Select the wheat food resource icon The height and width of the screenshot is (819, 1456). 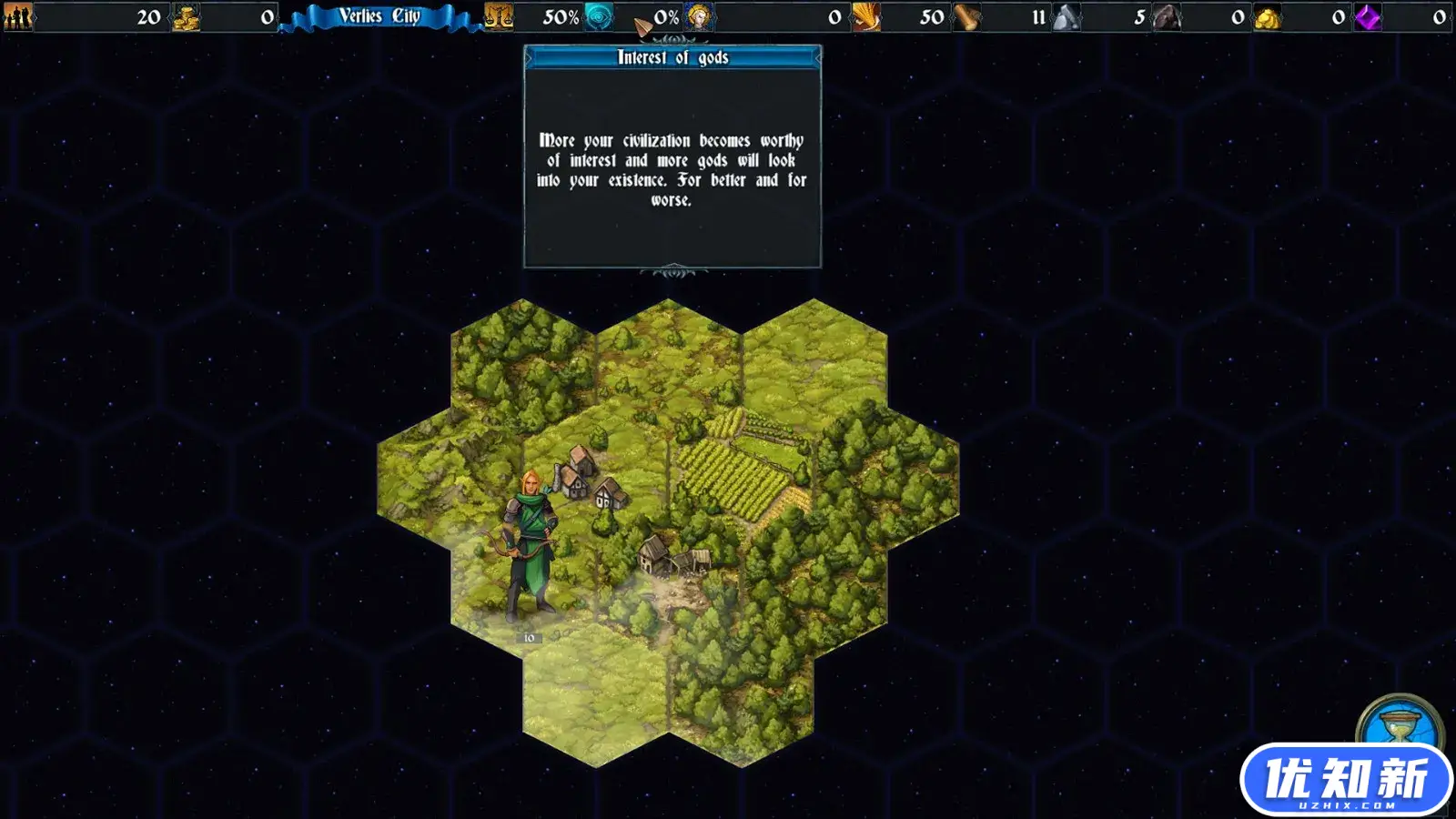pos(866,16)
